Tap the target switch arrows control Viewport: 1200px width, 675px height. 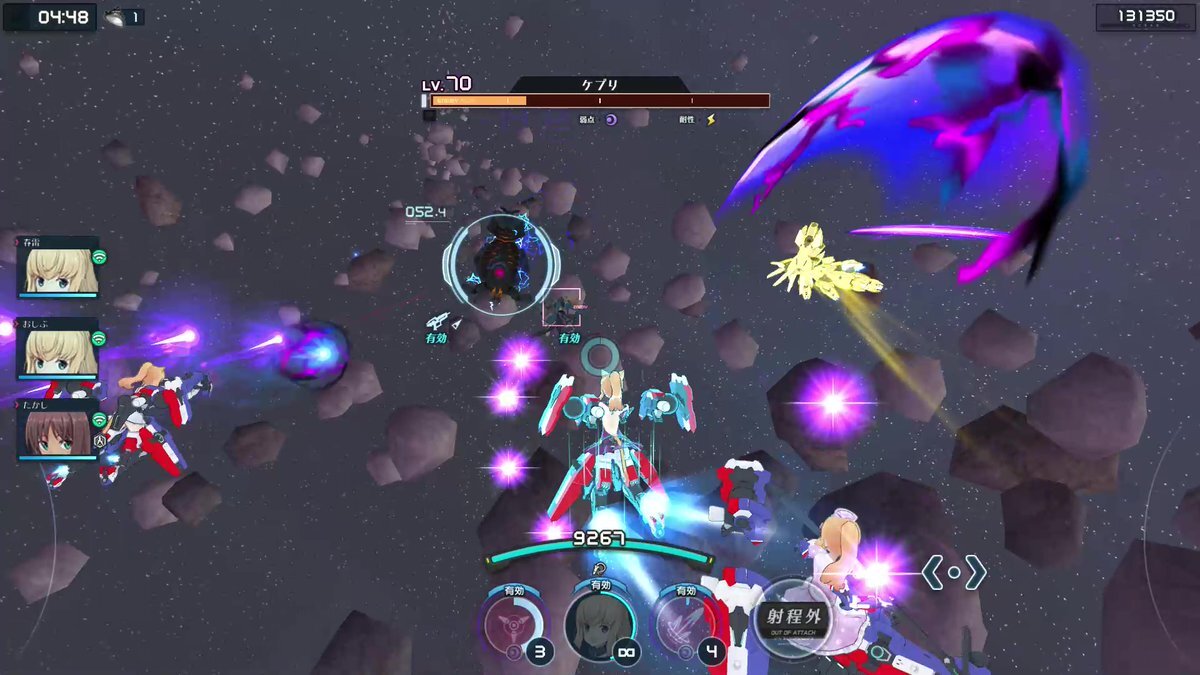point(954,573)
